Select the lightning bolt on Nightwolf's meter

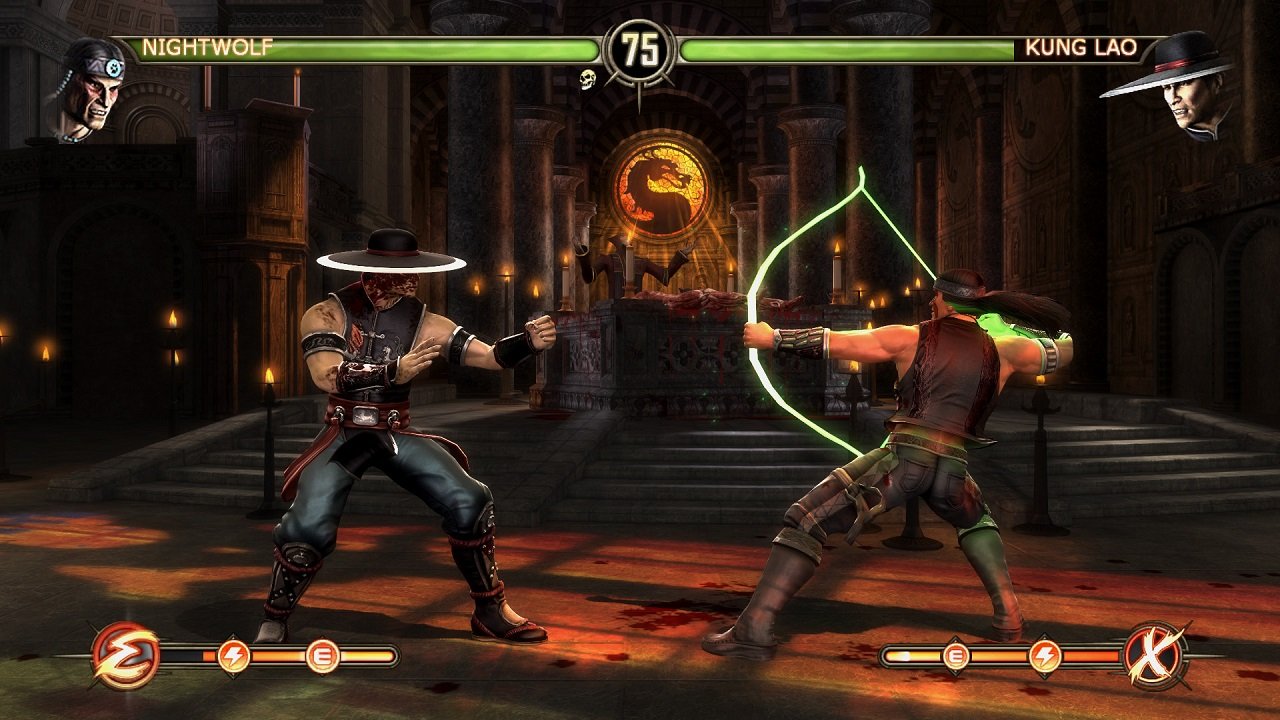coord(233,654)
